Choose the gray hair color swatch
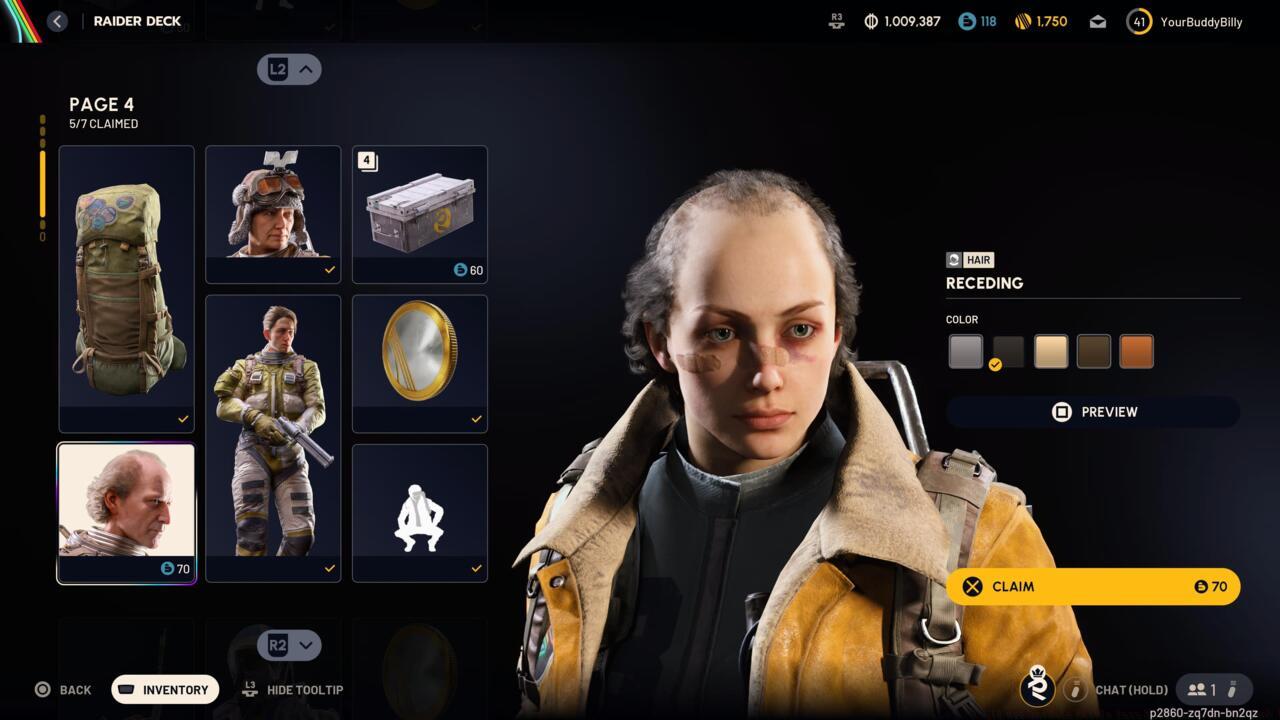The width and height of the screenshot is (1280, 720). point(965,352)
